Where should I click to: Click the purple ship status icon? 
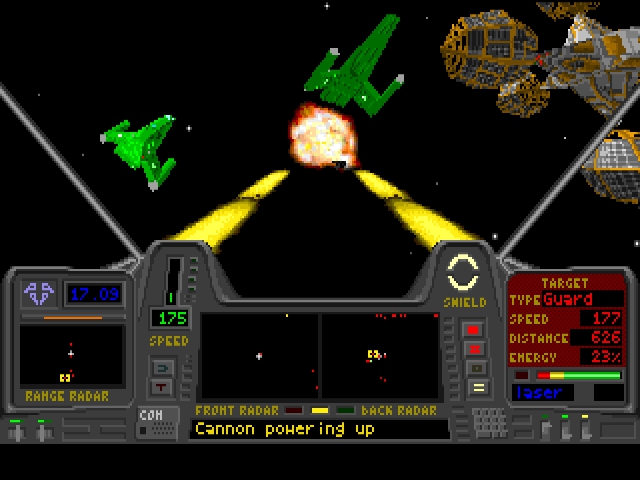pos(40,293)
